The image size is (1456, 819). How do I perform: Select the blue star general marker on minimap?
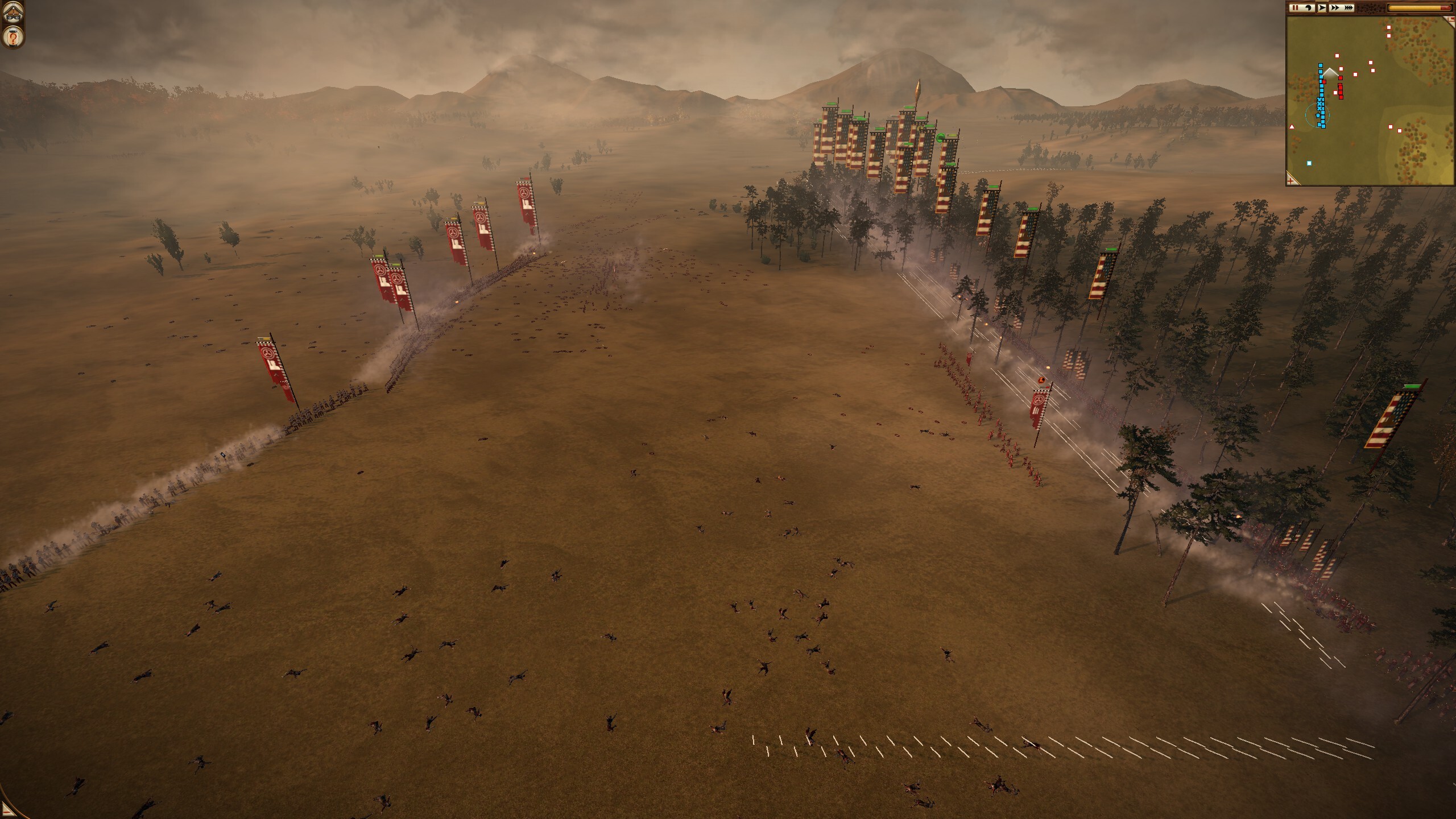[1318, 115]
